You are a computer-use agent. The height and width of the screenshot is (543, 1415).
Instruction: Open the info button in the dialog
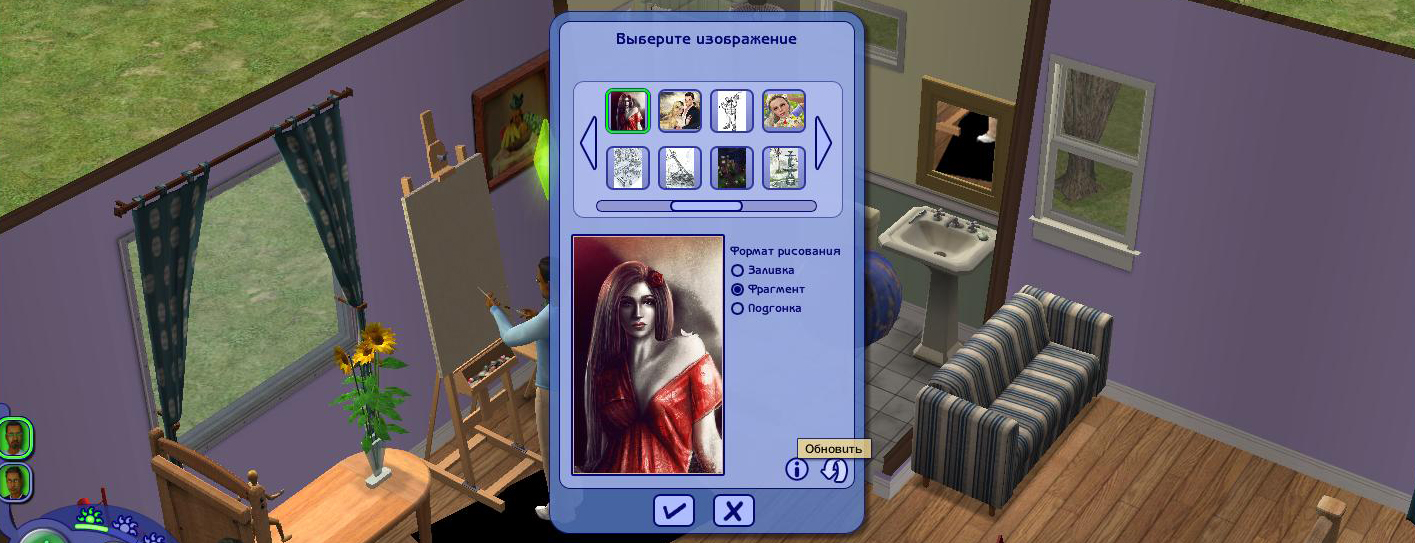[x=796, y=469]
